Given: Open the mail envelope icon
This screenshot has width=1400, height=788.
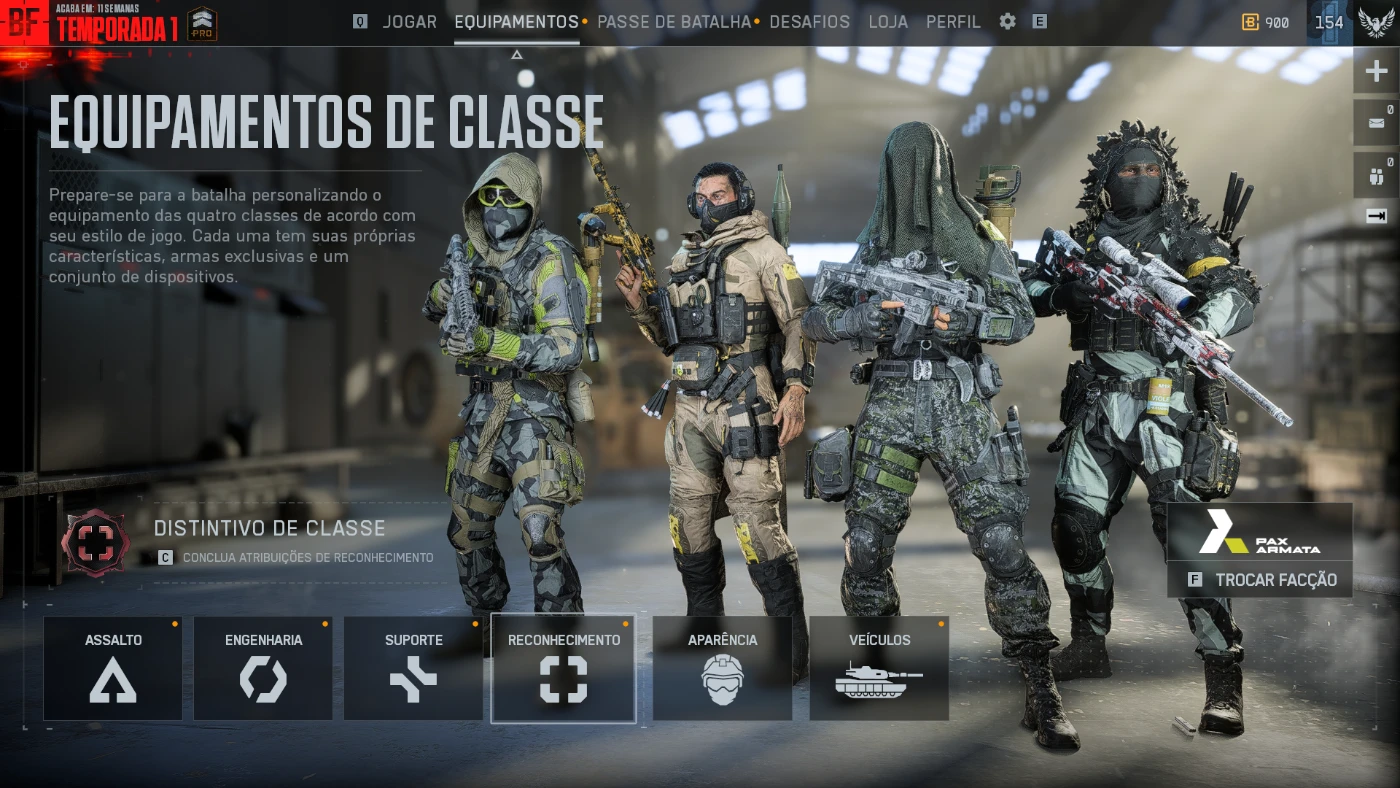Looking at the screenshot, I should click(x=1377, y=123).
